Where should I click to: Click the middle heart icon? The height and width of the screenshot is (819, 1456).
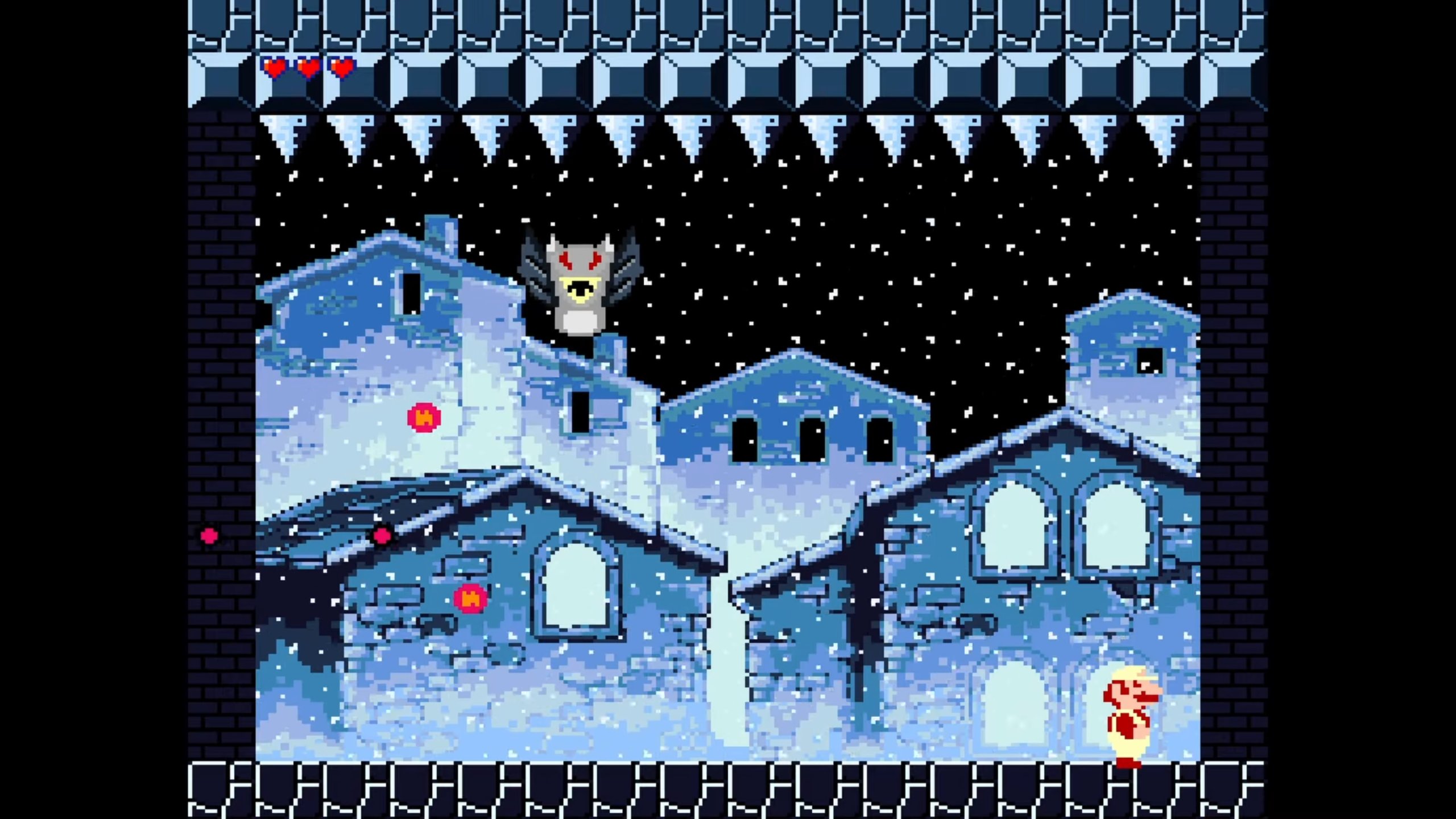(x=309, y=68)
